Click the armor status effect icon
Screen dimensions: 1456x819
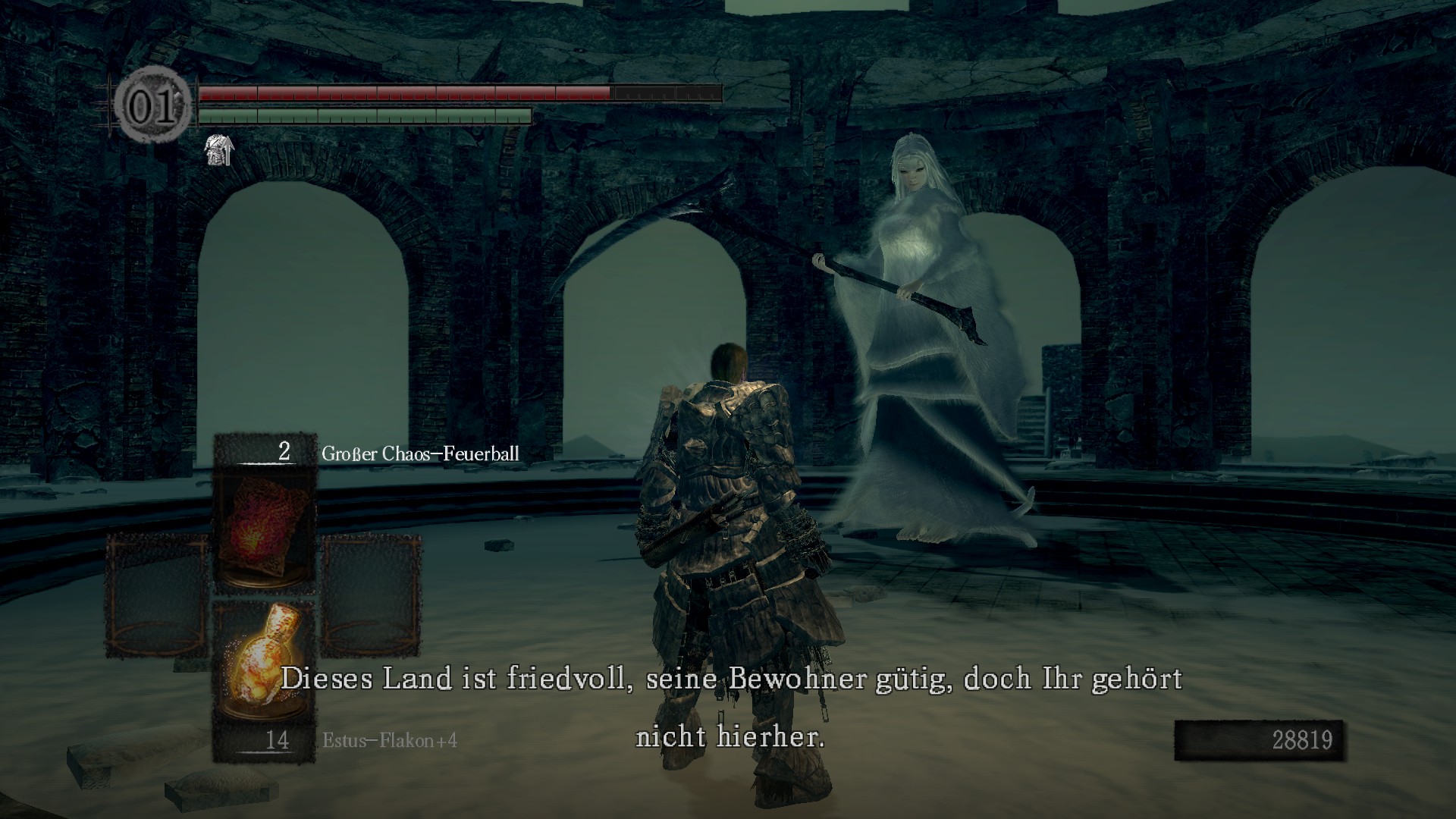[218, 149]
